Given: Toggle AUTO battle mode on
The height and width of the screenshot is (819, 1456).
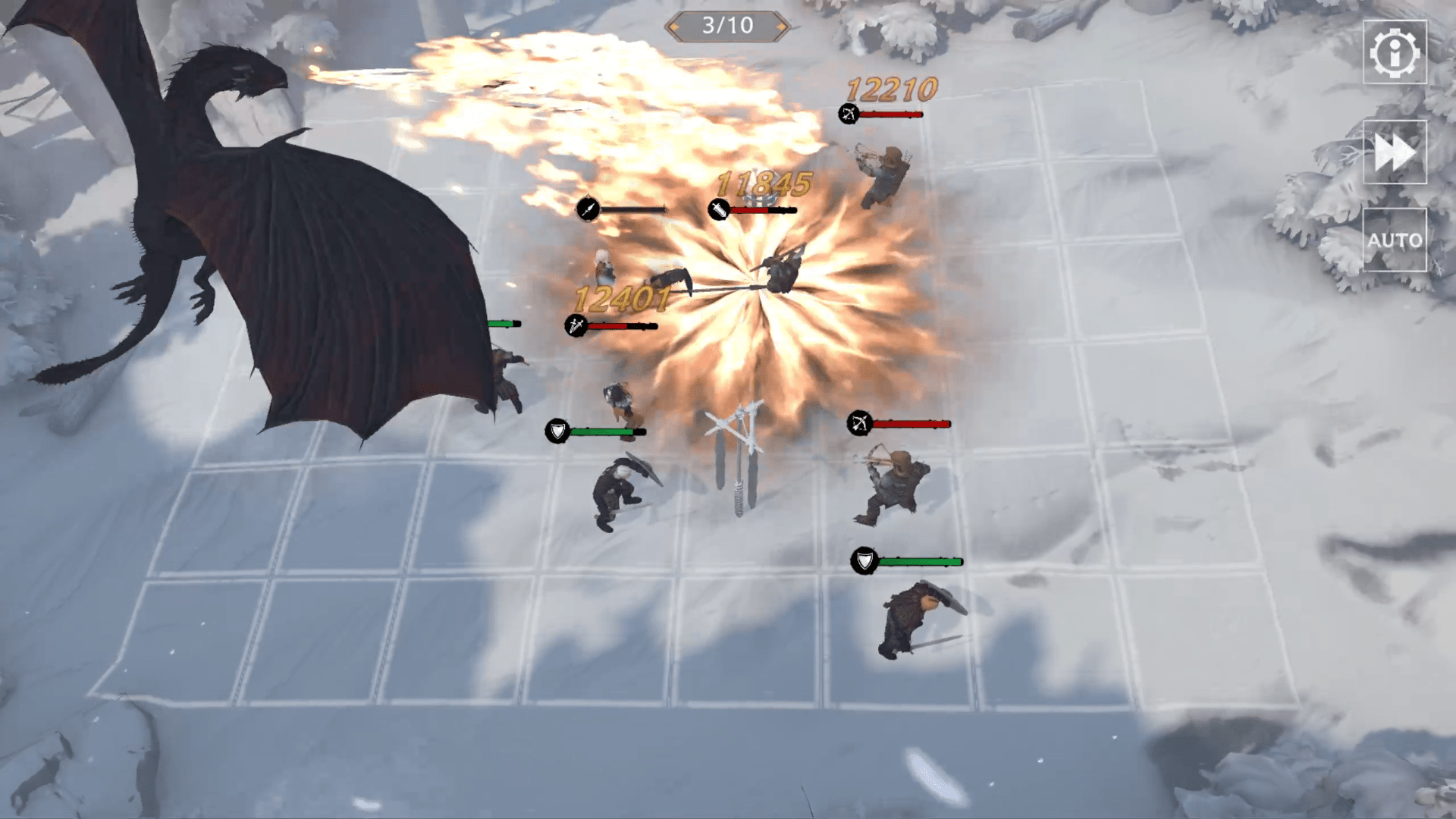Looking at the screenshot, I should point(1396,241).
